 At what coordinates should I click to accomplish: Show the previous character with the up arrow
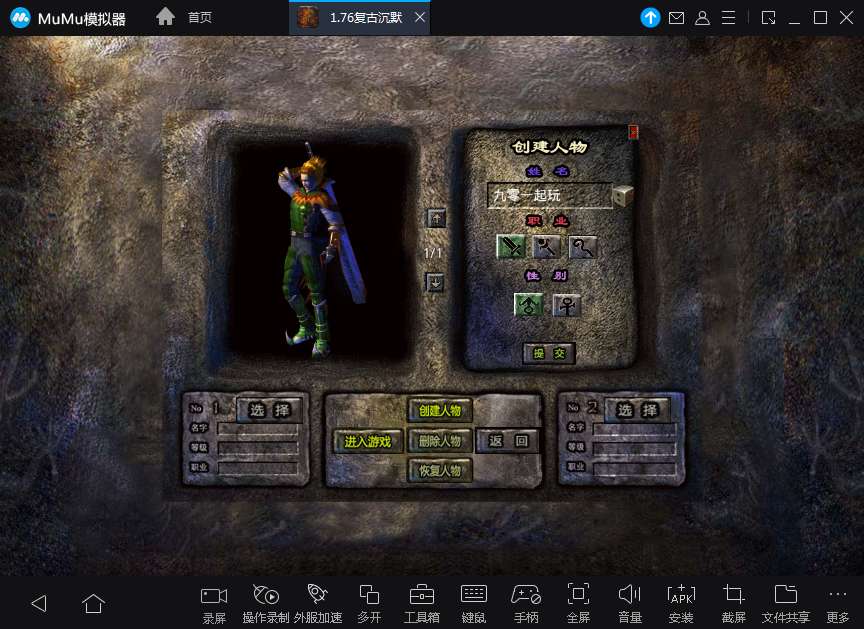coord(435,219)
